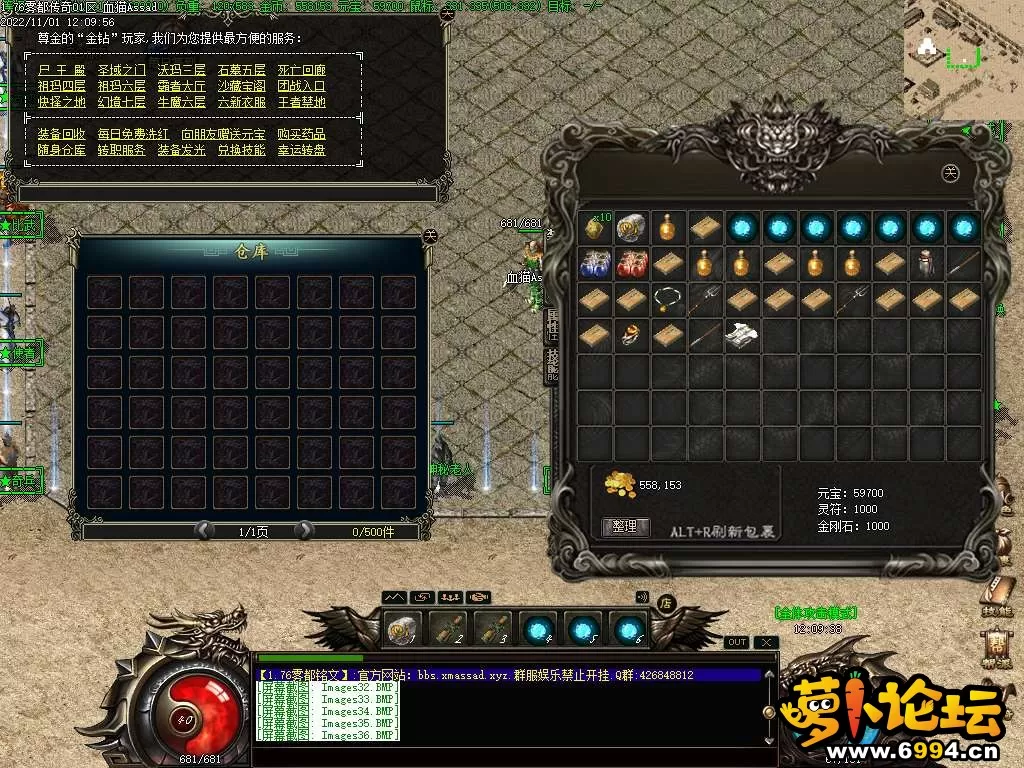The height and width of the screenshot is (768, 1024).
Task: Pick the white necklace item in the bag
Action: pyautogui.click(x=668, y=299)
